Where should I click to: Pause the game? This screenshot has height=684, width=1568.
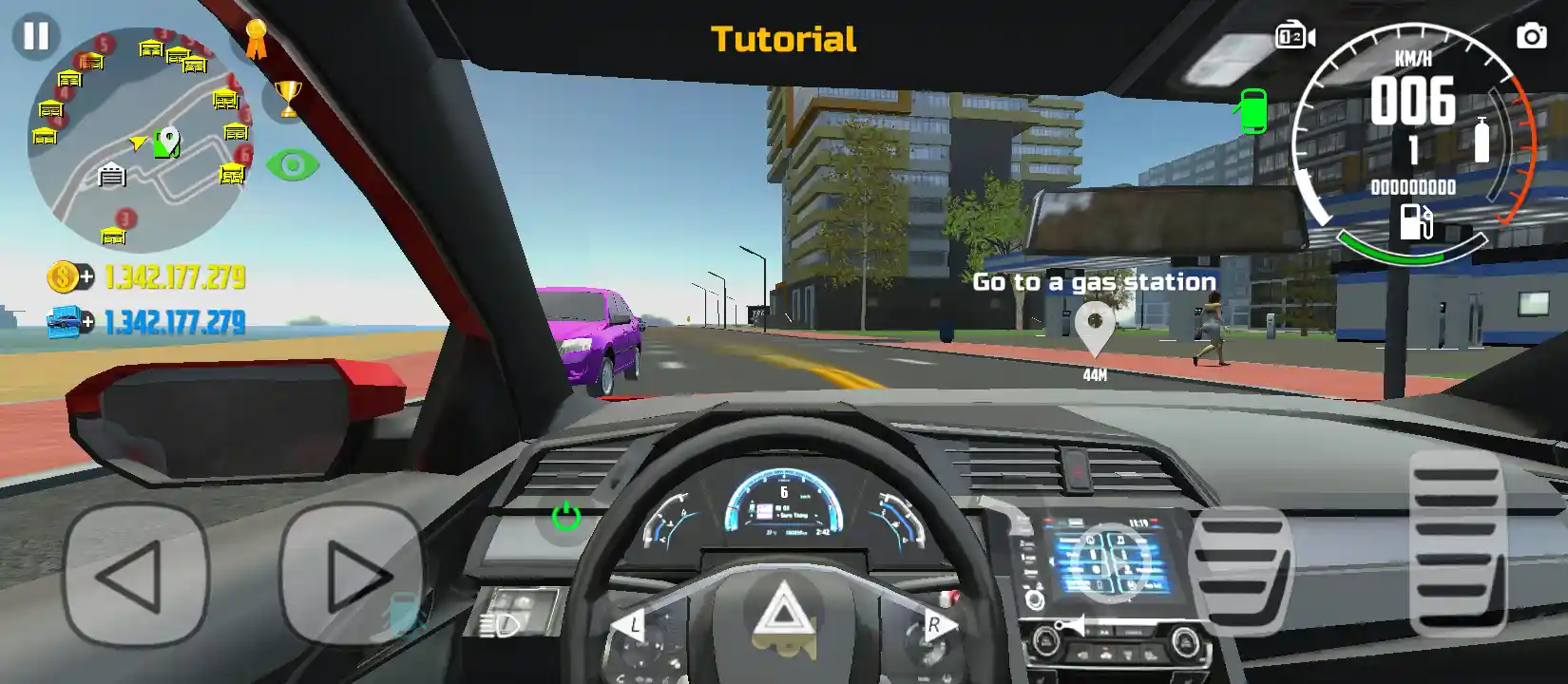point(36,36)
